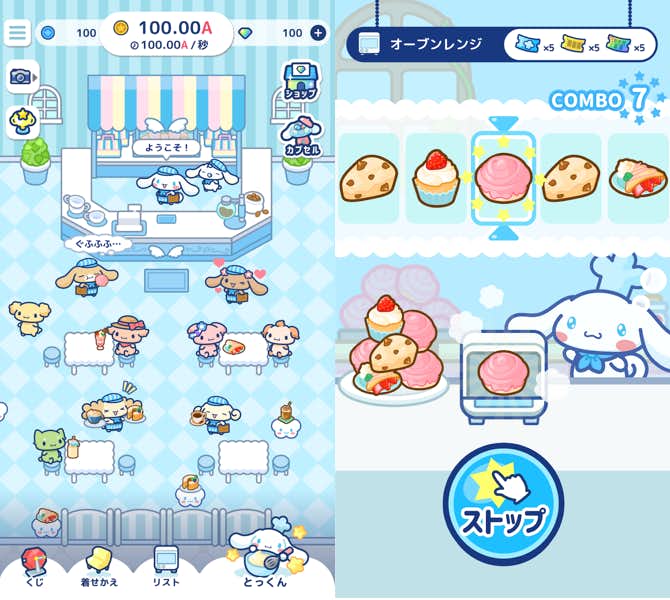The height and width of the screenshot is (600, 670).
Task: Open the くじ lottery
Action: [x=34, y=566]
